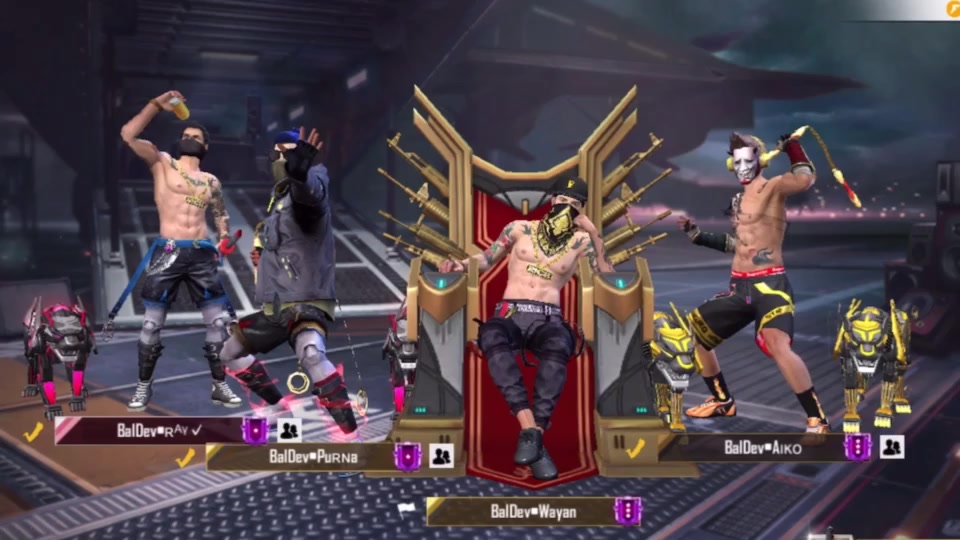Click the purple rank badge on Aiko's plate

pyautogui.click(x=857, y=447)
